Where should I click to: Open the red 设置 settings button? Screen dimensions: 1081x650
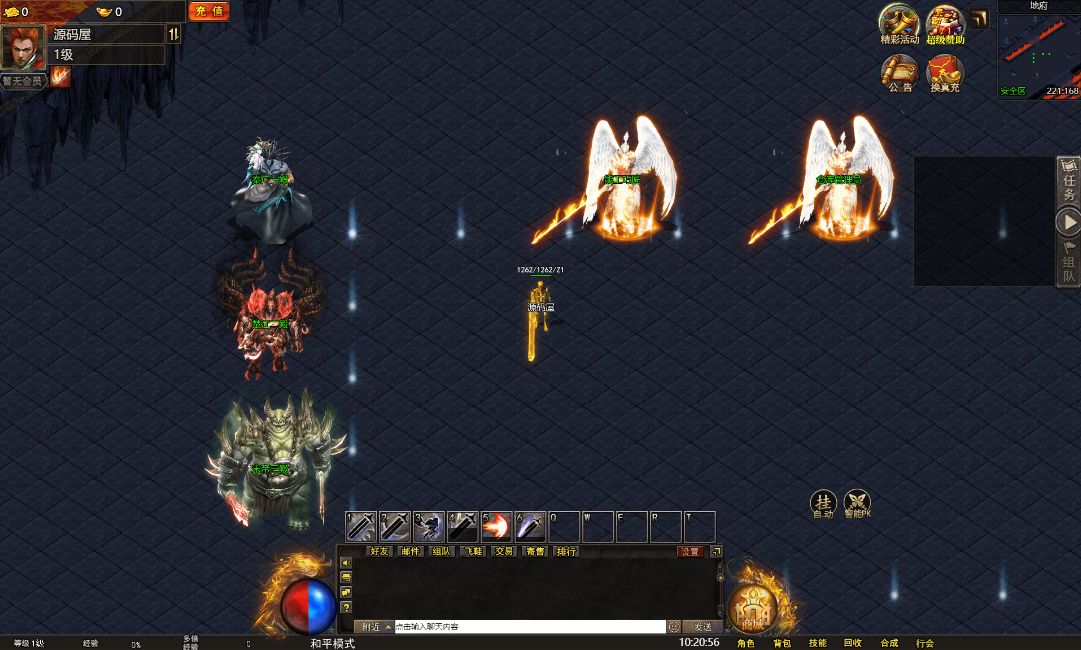point(690,551)
